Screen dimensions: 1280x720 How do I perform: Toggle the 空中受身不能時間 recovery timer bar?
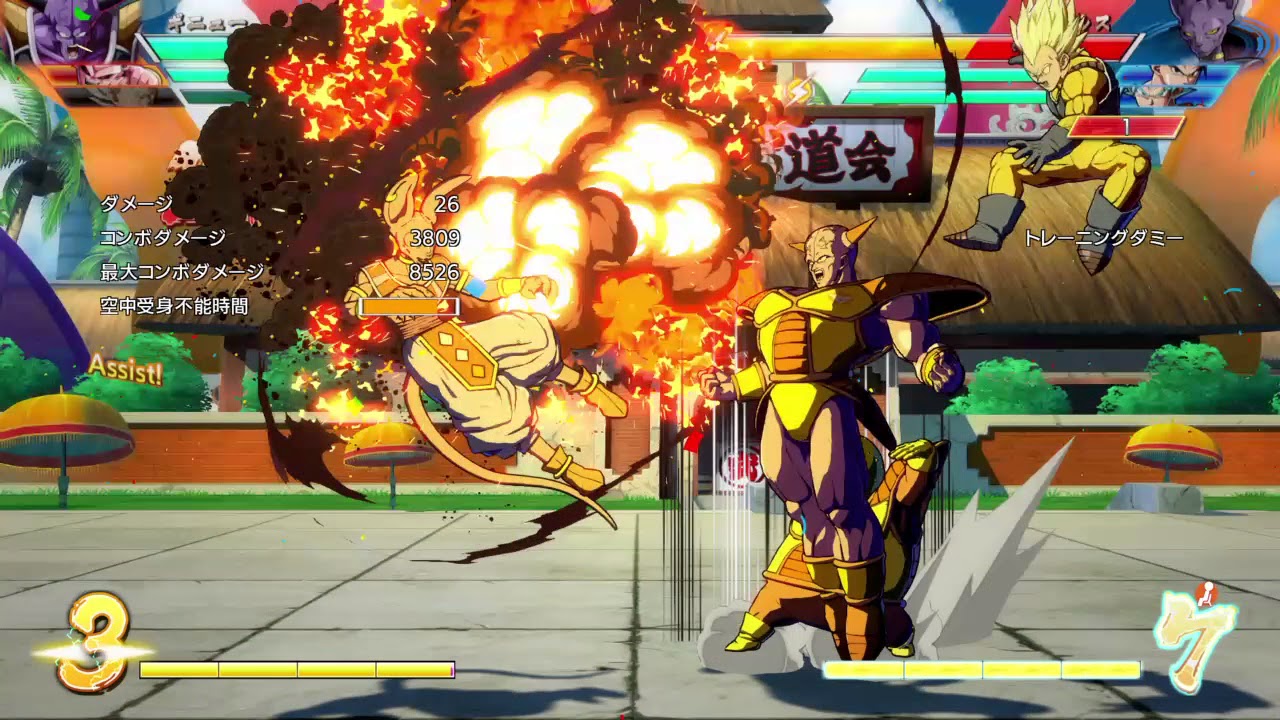(410, 307)
